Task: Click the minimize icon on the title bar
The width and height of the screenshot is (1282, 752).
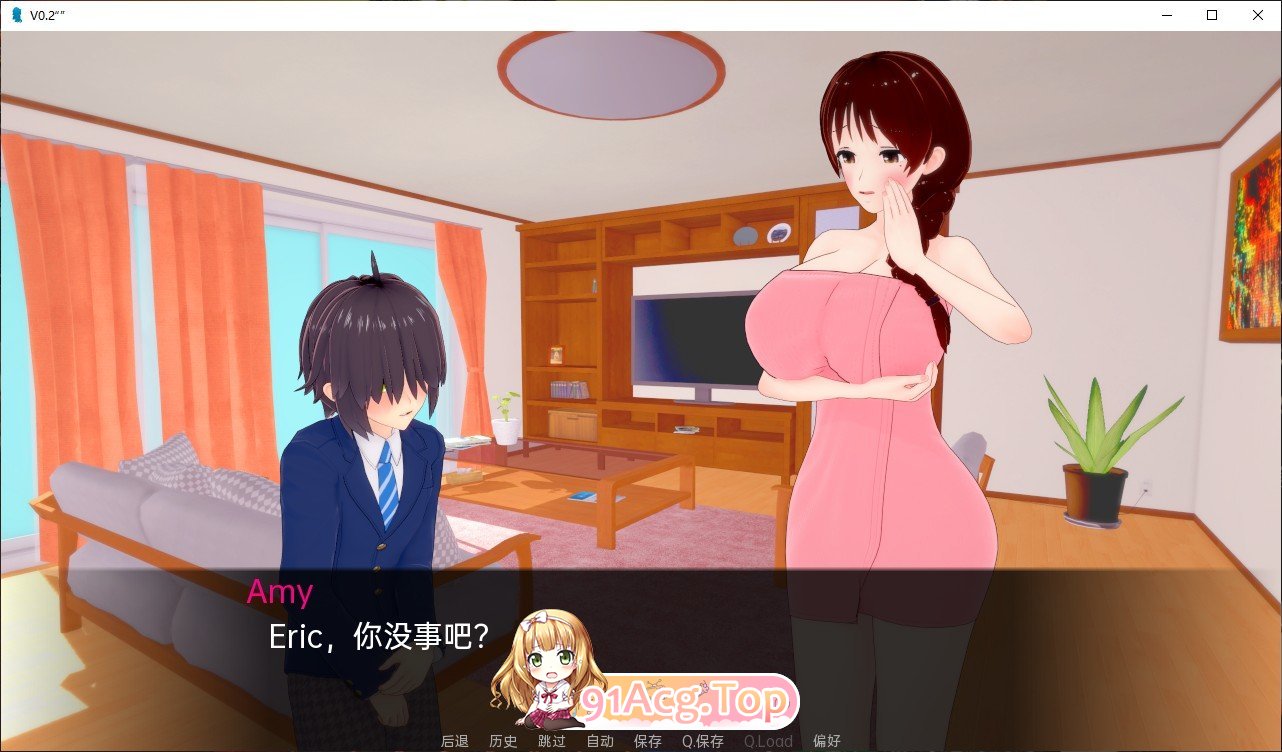Action: click(x=1165, y=15)
